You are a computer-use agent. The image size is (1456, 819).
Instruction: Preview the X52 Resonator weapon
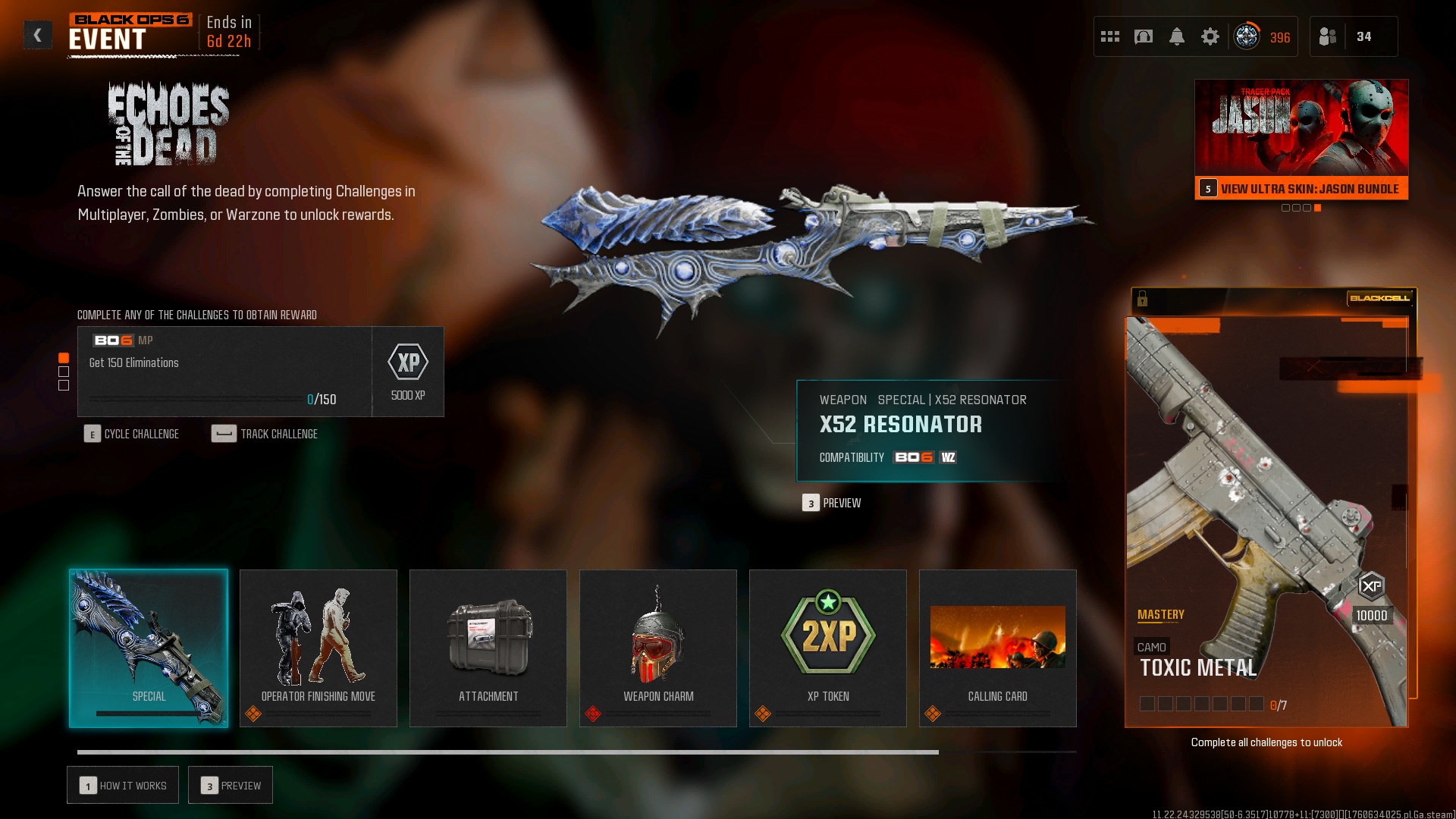click(x=833, y=503)
